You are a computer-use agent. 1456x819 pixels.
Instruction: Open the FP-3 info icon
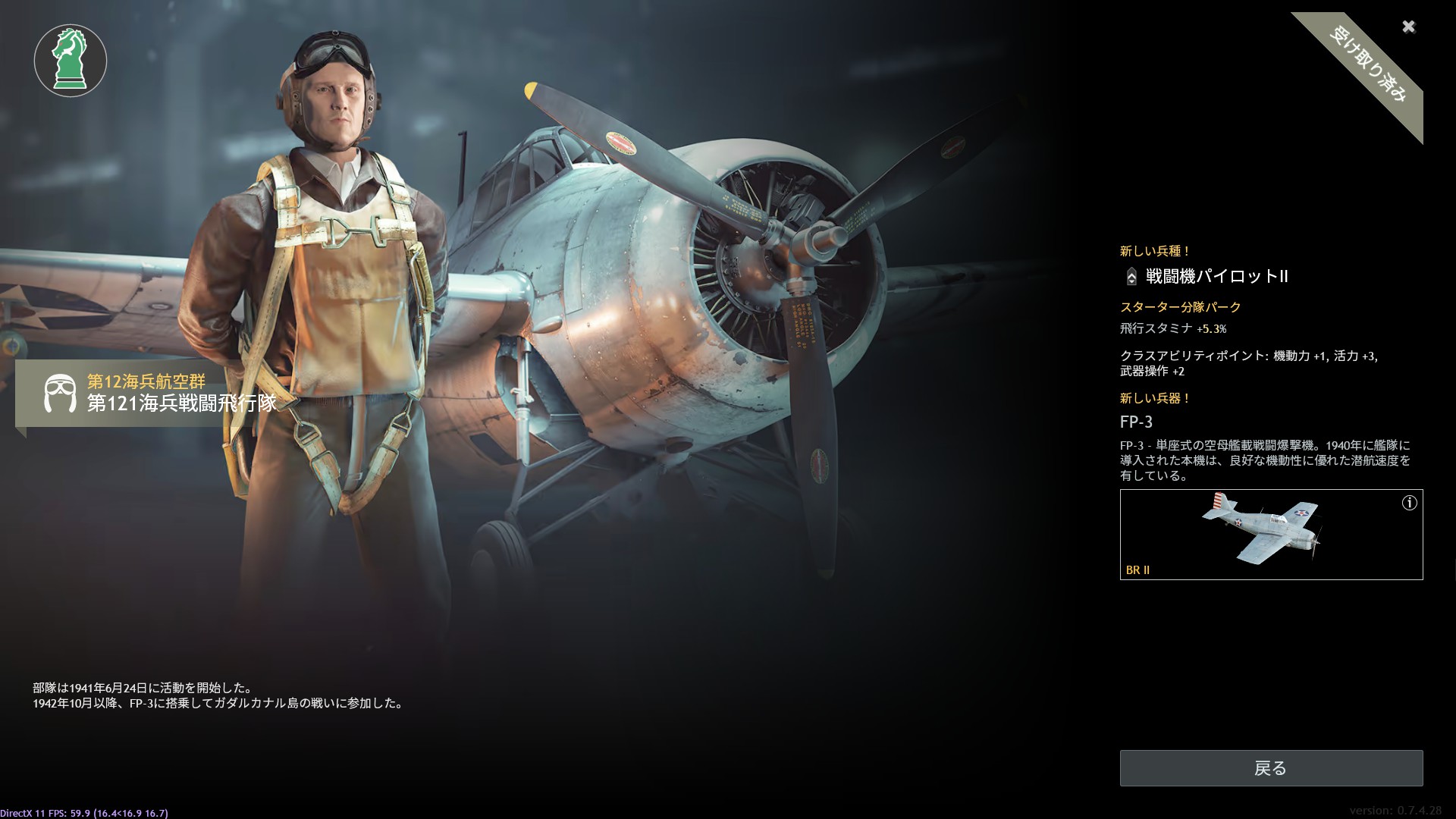(1409, 503)
